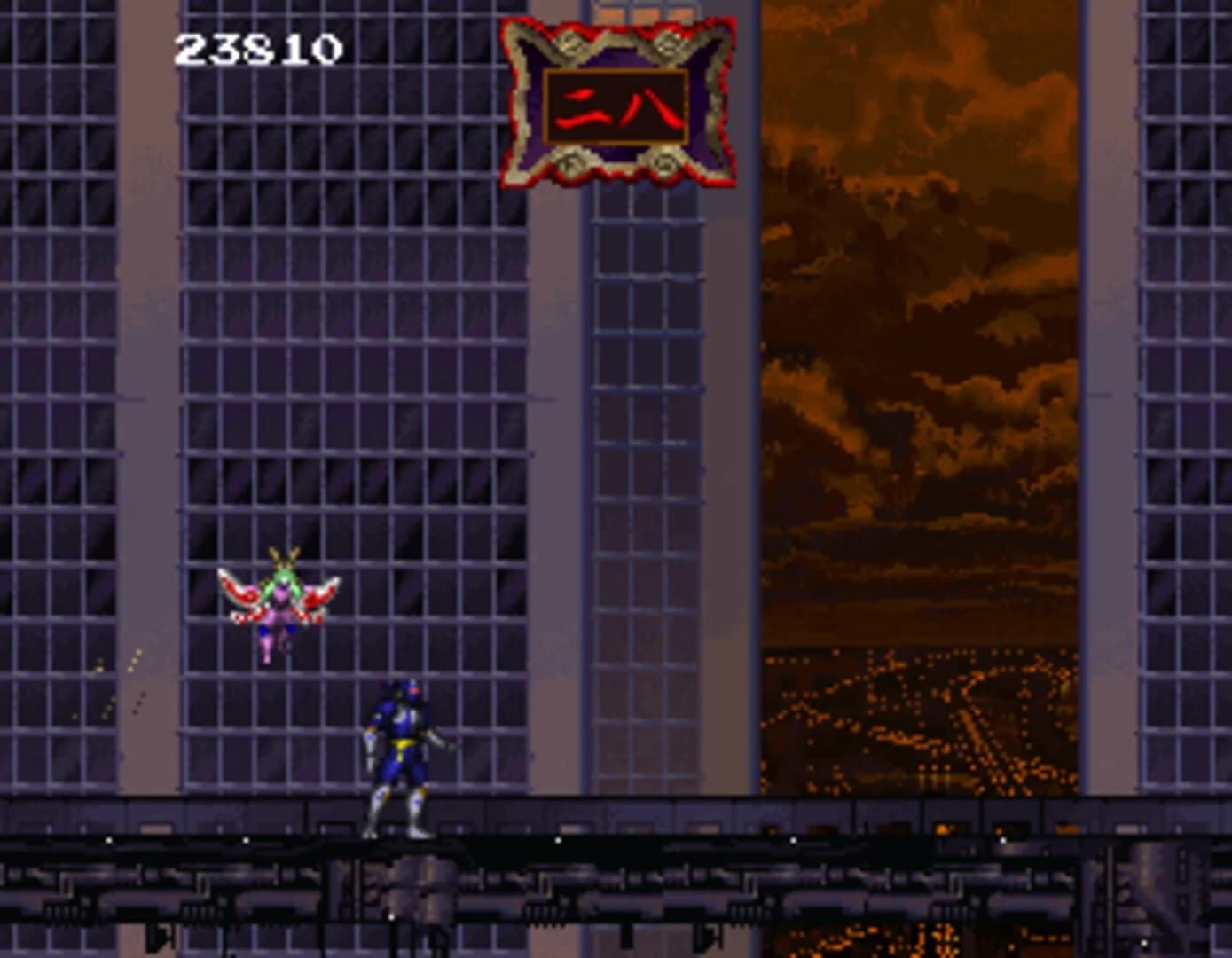Click the kanji characters inside the red plaque

coord(616,105)
